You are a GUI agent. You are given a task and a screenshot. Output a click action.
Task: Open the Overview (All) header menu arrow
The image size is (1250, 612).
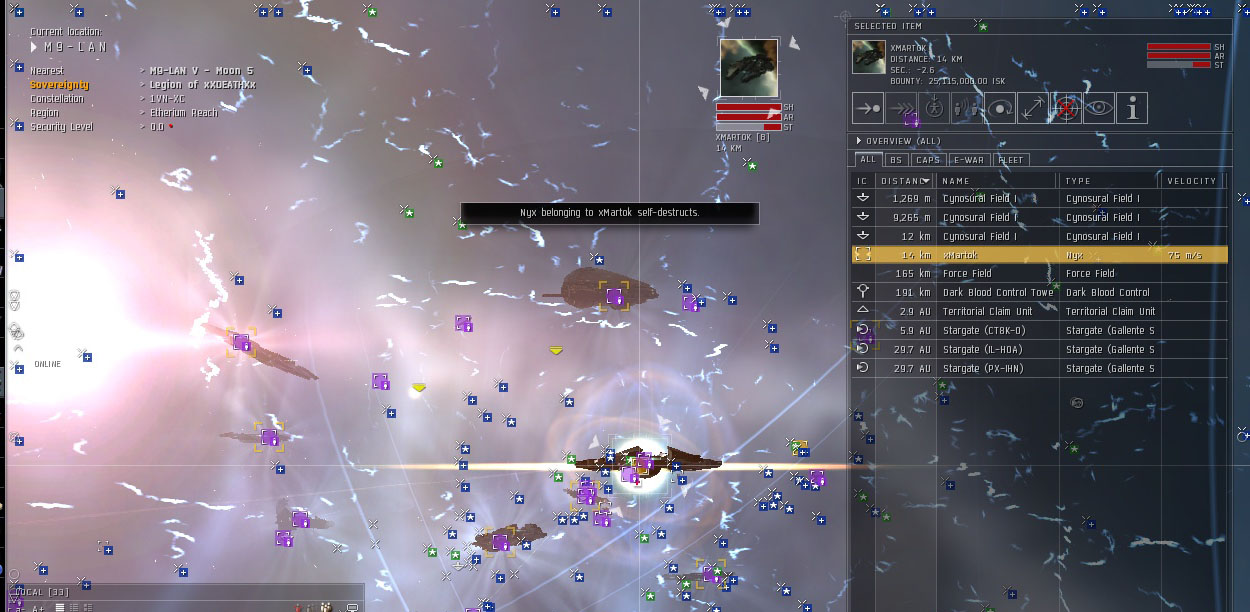click(x=858, y=141)
